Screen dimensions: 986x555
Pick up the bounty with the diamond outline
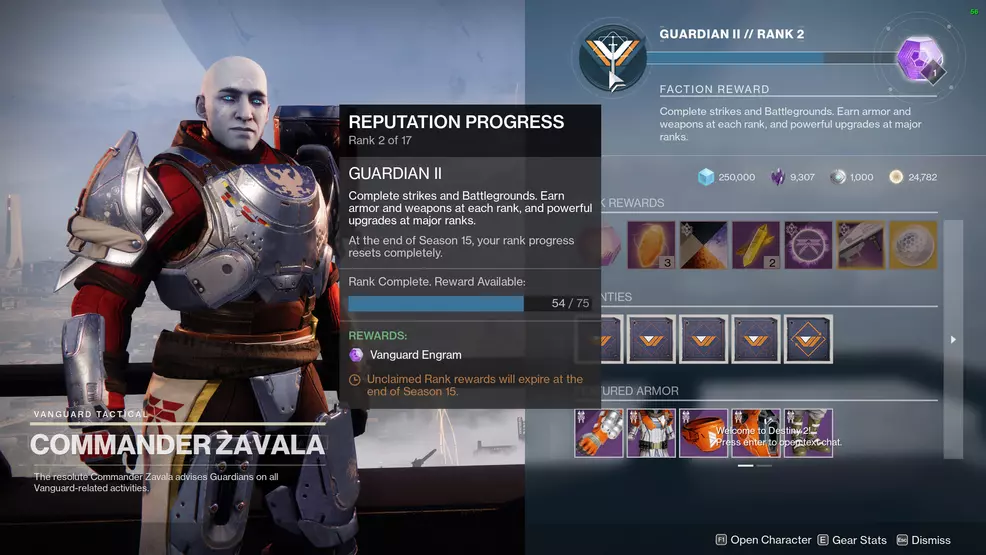(808, 340)
